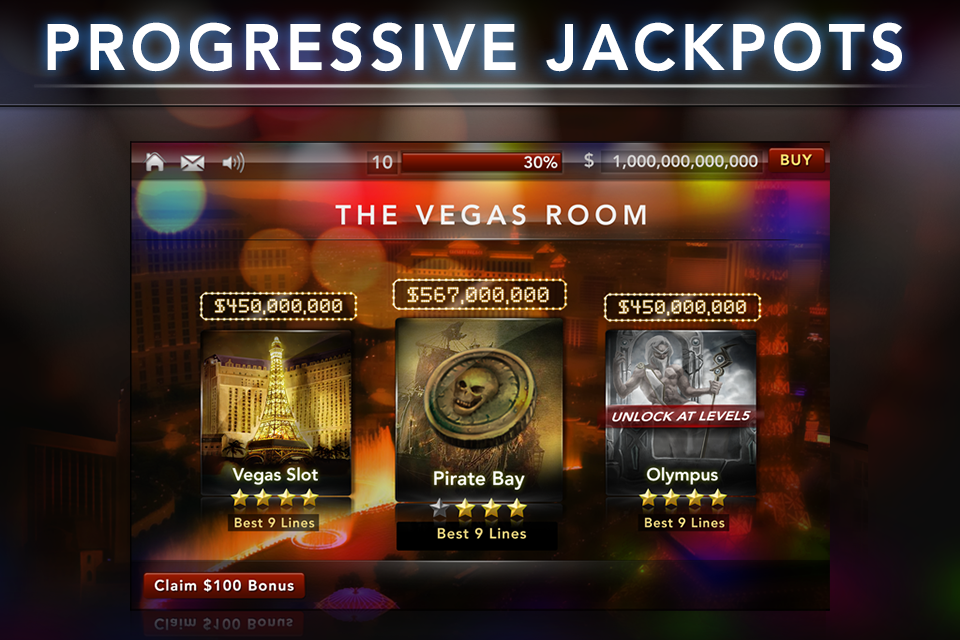Select the Vegas Slot machine

pyautogui.click(x=276, y=410)
